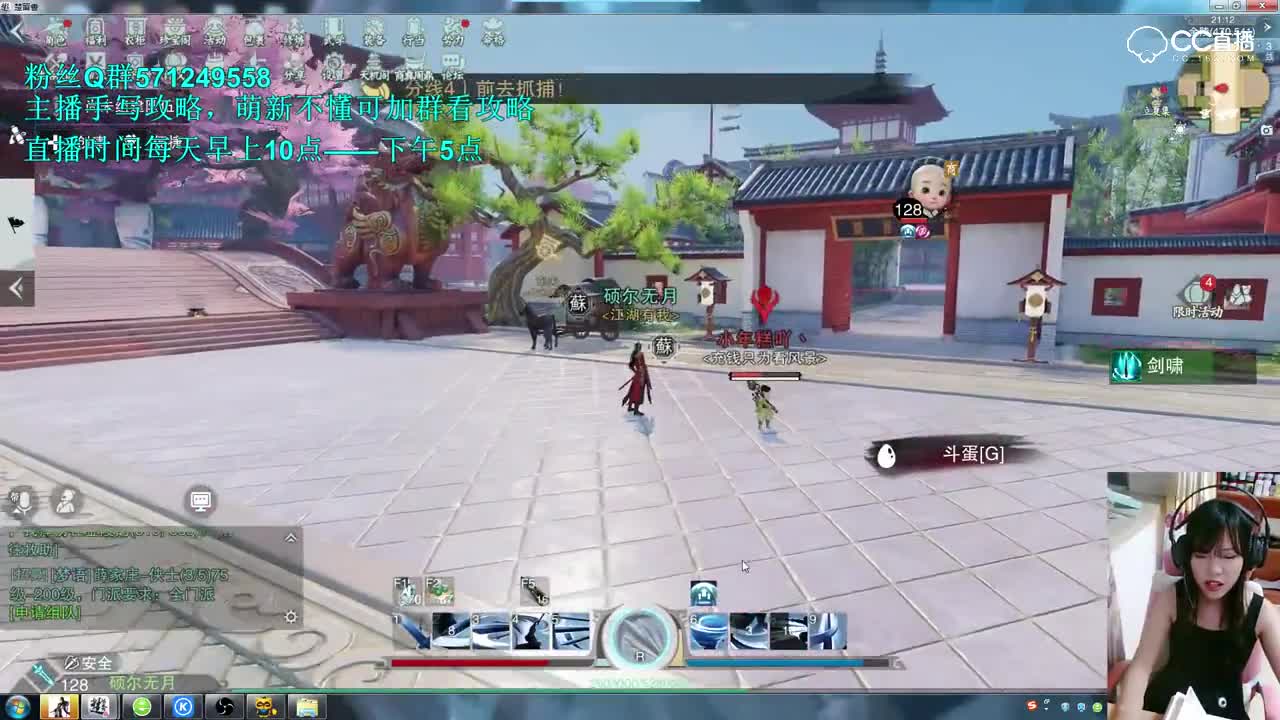The image size is (1280, 720).
Task: Click the left-edge arrow to hide side panel
Action: pos(16,287)
